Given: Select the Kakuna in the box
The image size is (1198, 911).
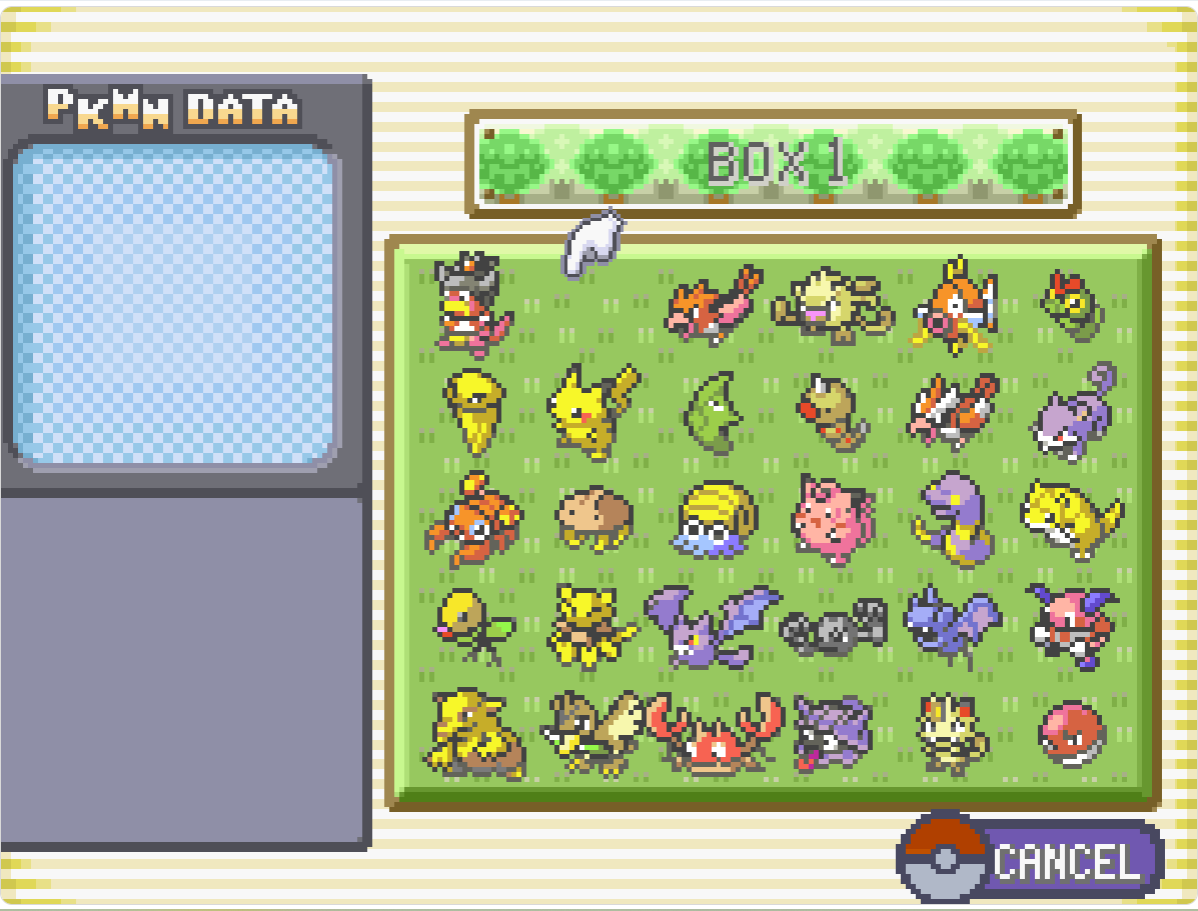Looking at the screenshot, I should [471, 408].
